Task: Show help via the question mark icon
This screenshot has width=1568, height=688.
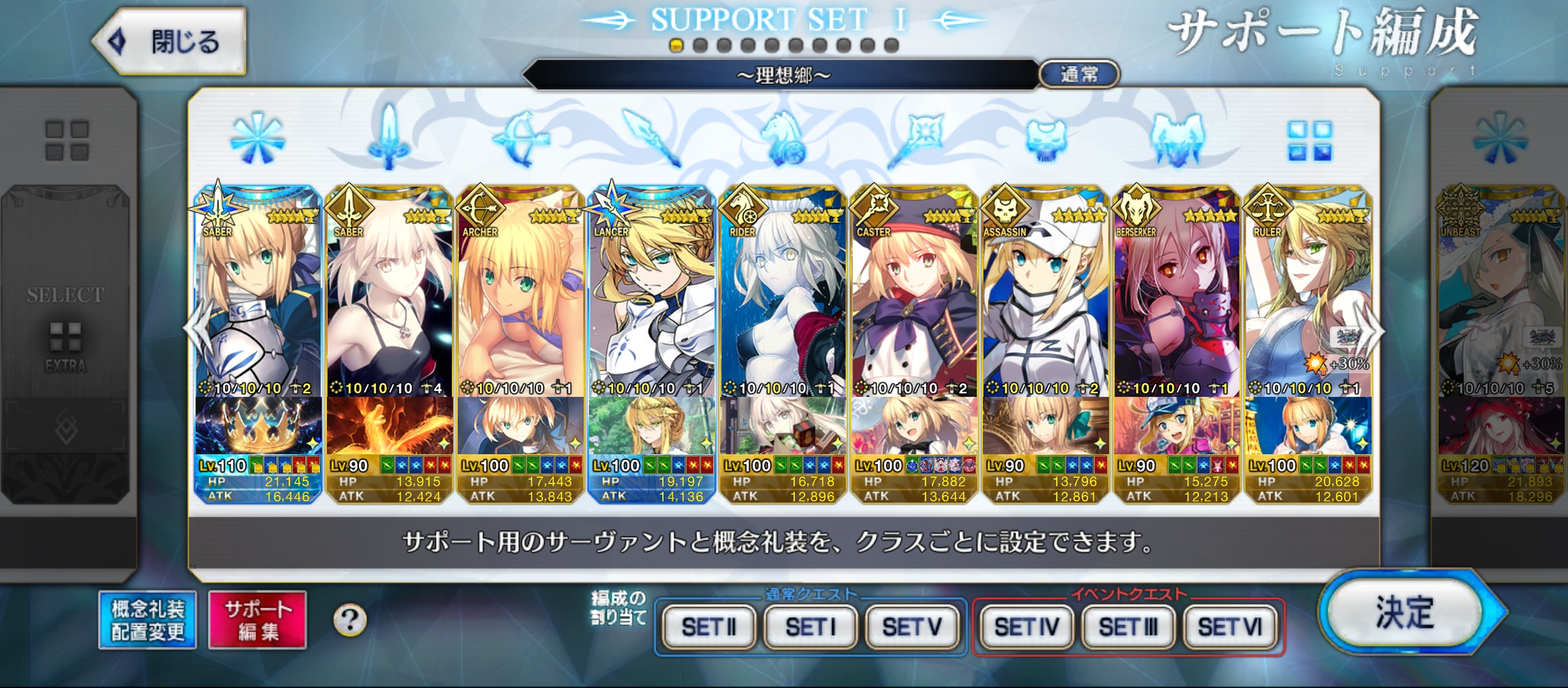Action: [x=350, y=620]
